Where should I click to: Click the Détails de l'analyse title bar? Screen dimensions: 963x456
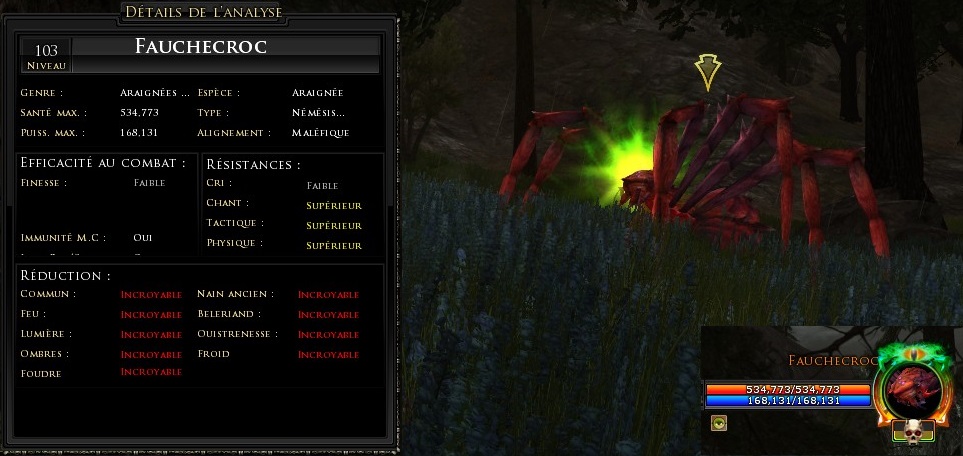(x=203, y=12)
